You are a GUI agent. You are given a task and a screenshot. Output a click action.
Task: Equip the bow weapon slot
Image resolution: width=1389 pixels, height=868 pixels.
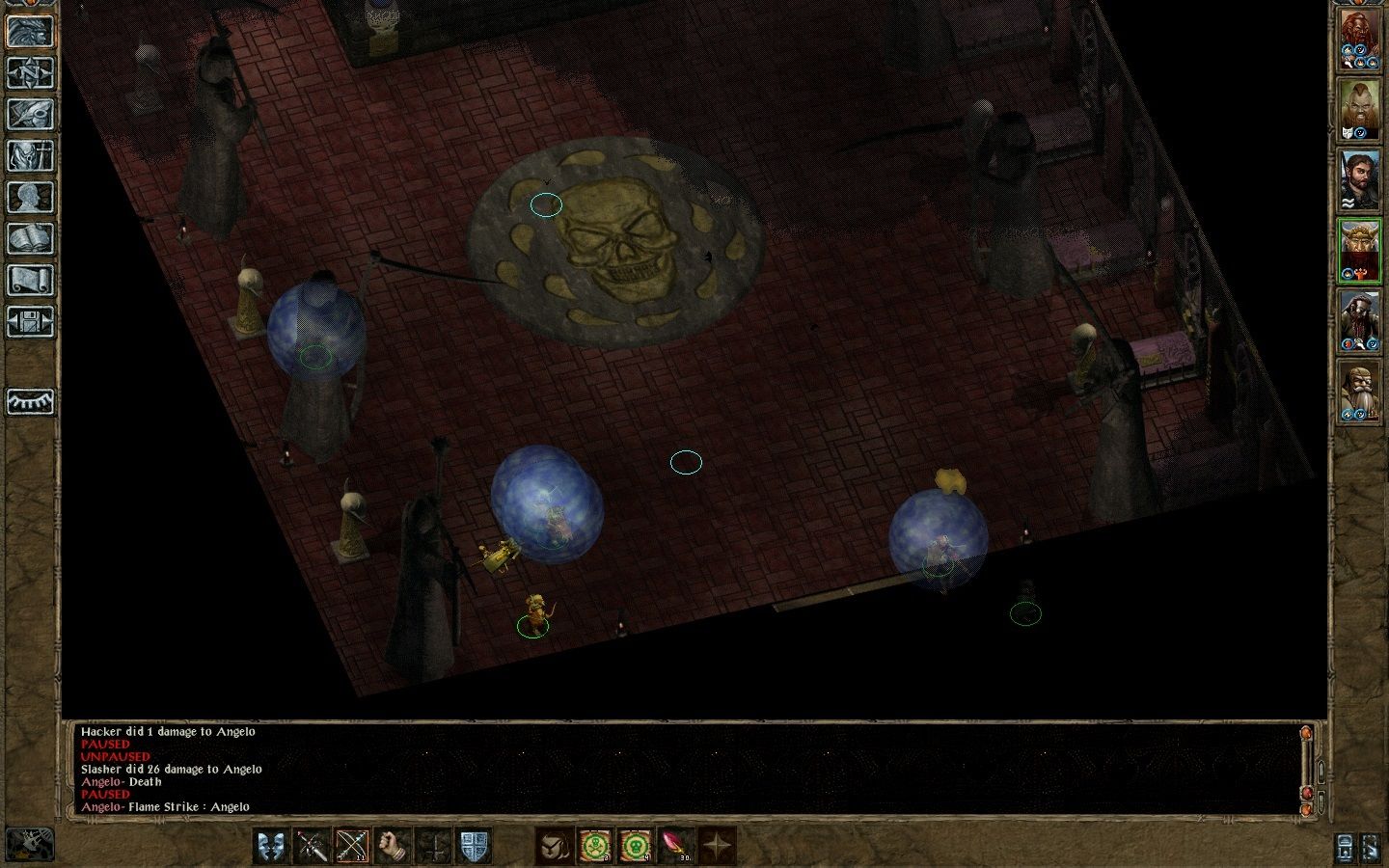[352, 846]
